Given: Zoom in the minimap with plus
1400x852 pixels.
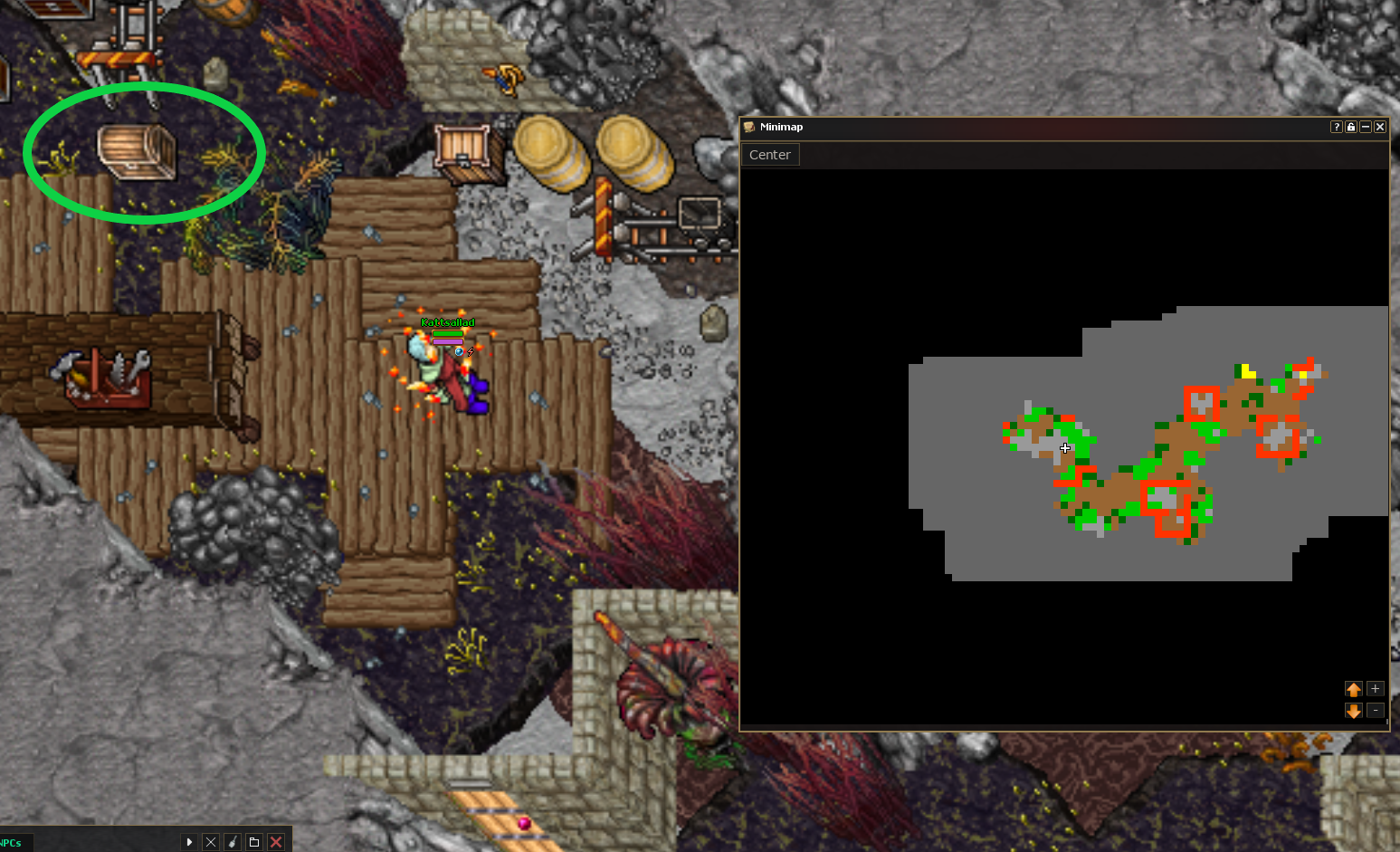Looking at the screenshot, I should [1376, 689].
